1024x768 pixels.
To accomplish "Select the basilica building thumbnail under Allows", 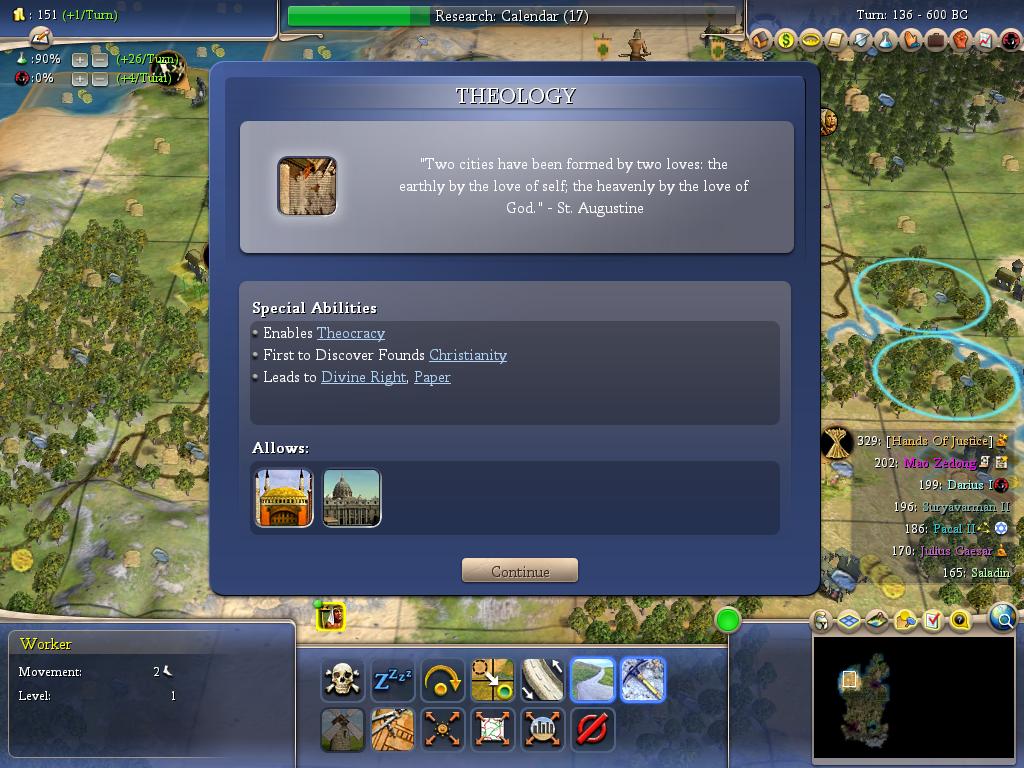I will pos(352,498).
